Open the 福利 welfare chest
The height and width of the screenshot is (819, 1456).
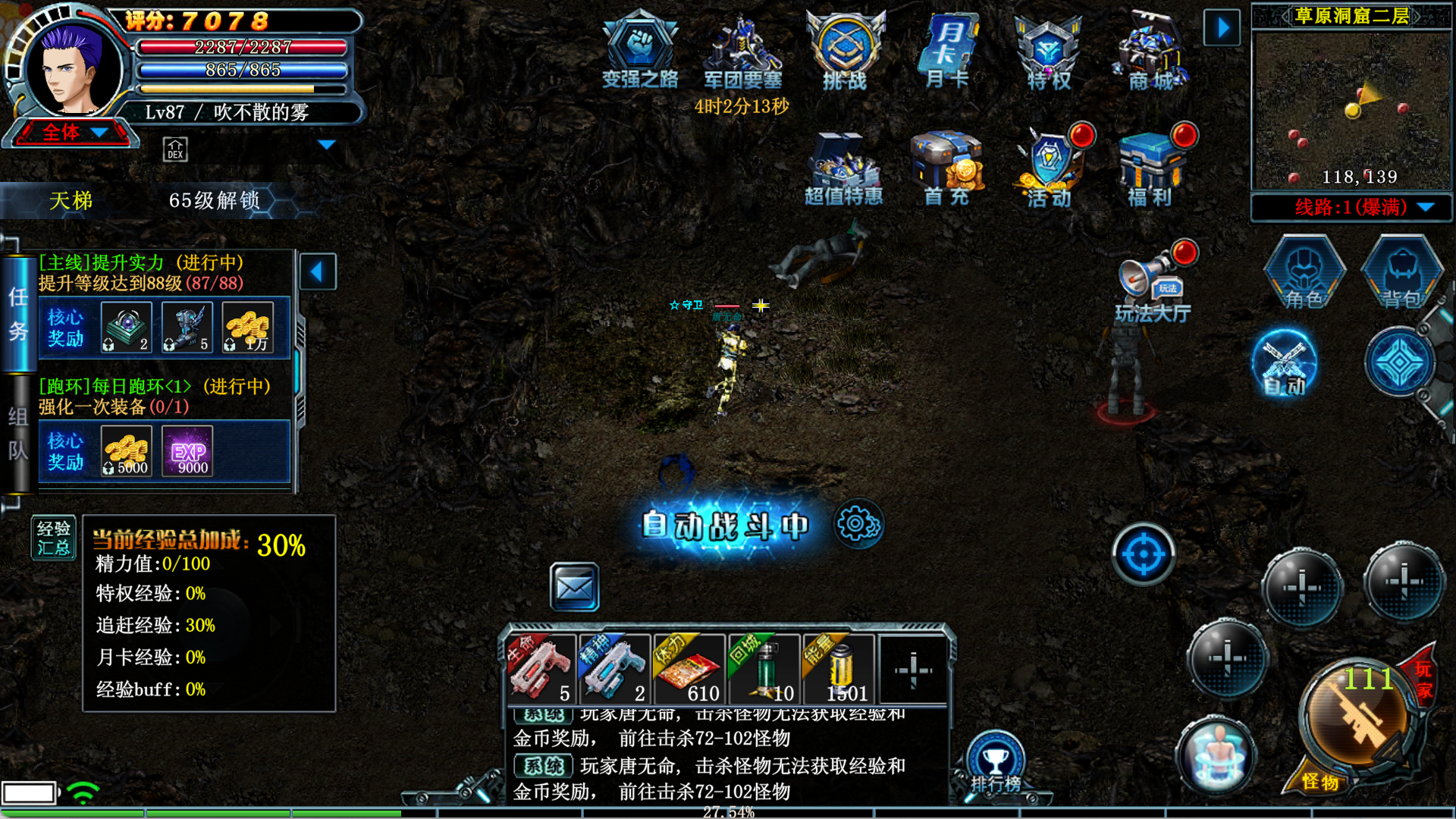(x=1151, y=168)
